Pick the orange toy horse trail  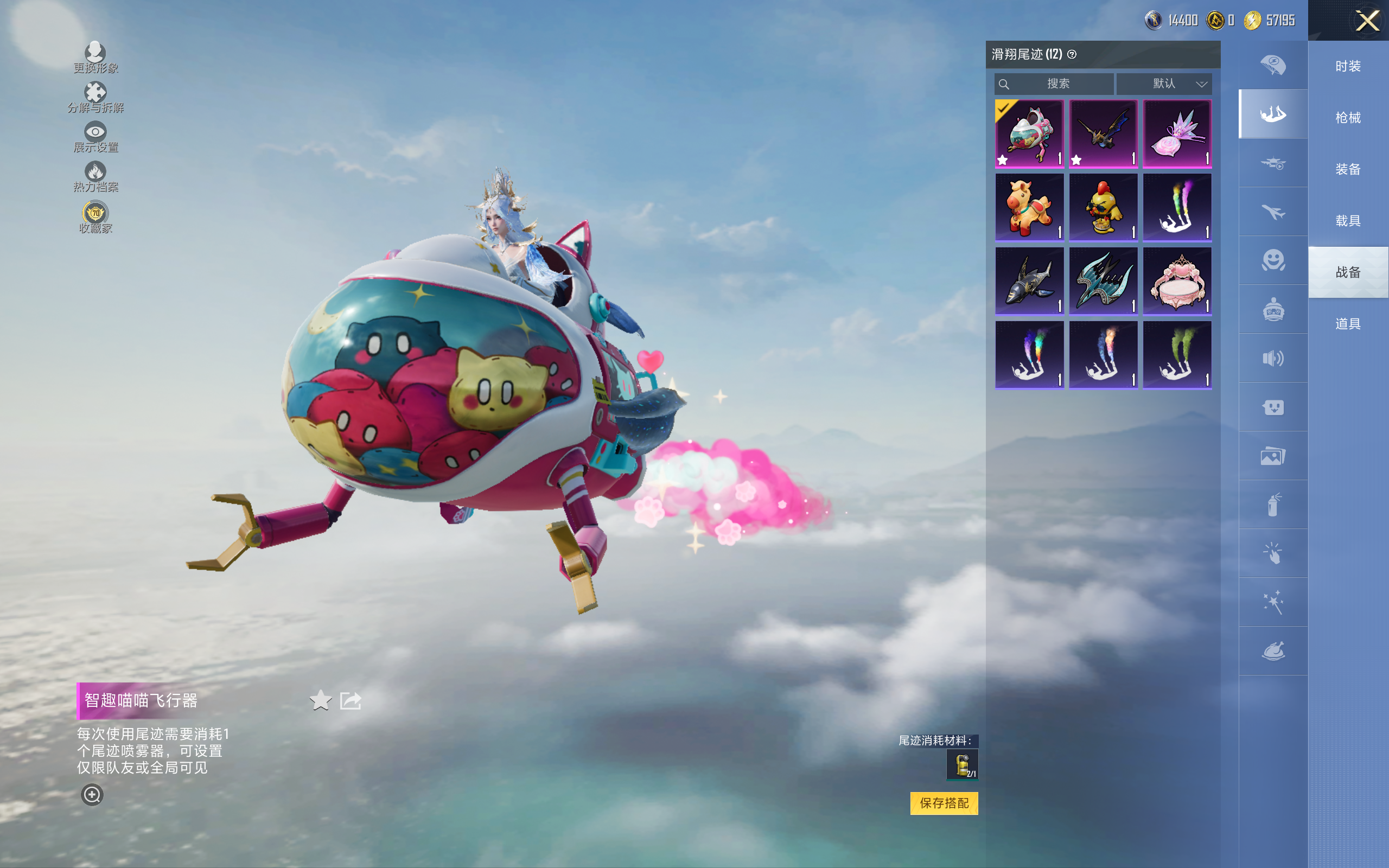click(1030, 207)
